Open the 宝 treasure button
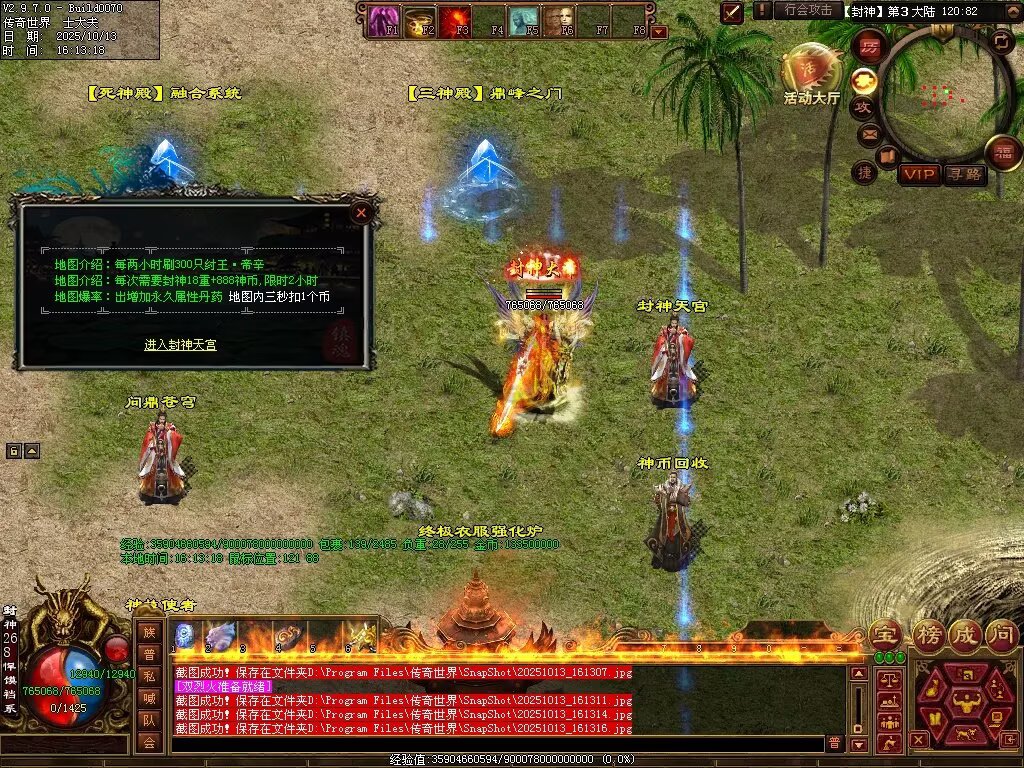Image resolution: width=1024 pixels, height=768 pixels. (884, 634)
